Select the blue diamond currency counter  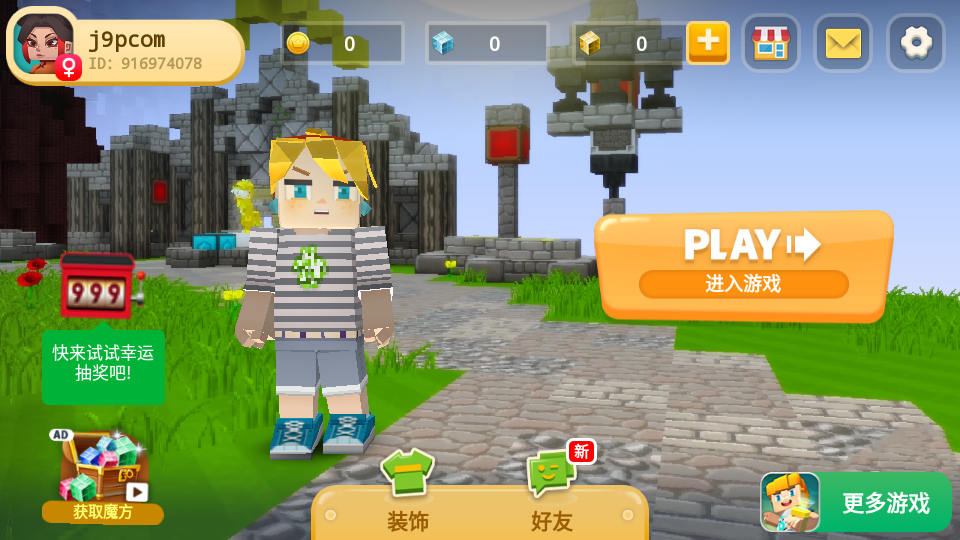[487, 44]
